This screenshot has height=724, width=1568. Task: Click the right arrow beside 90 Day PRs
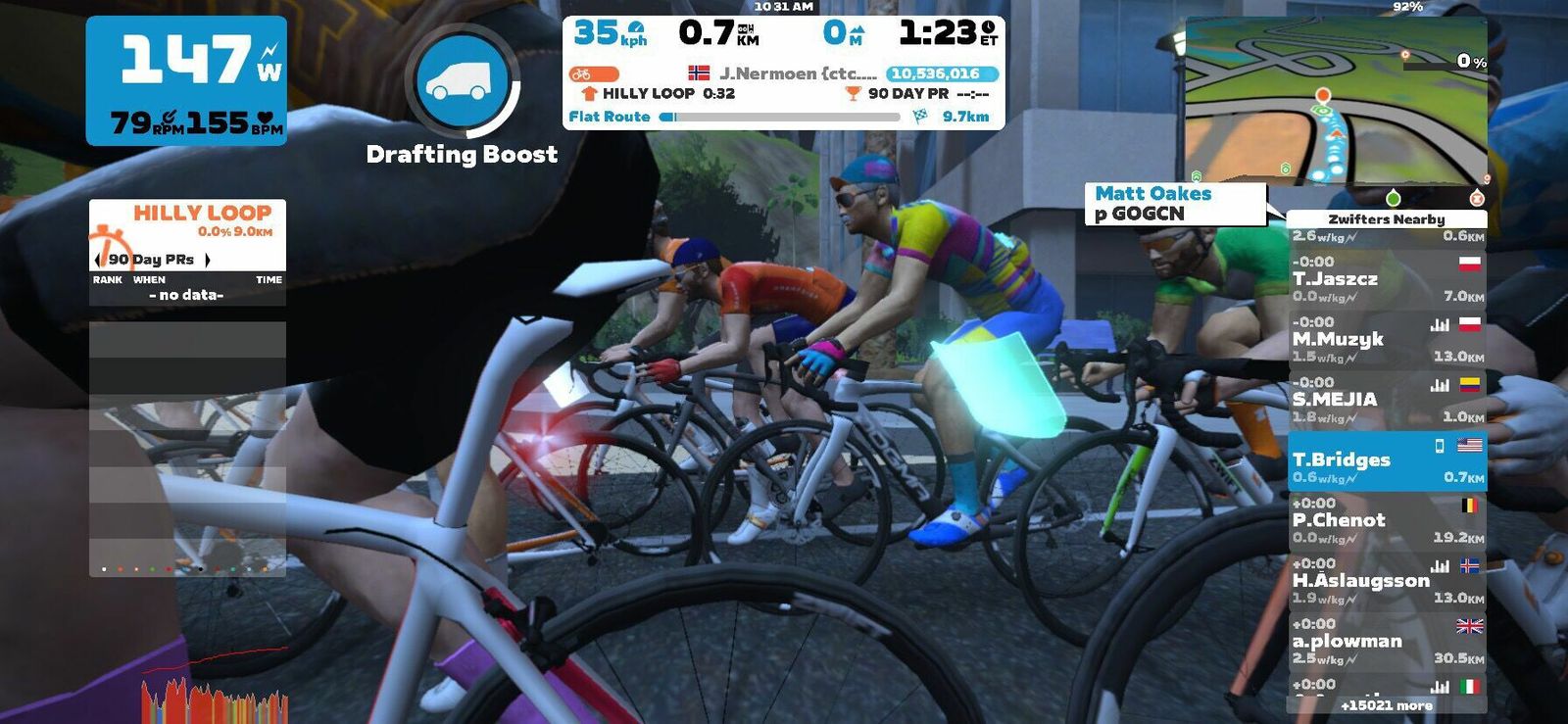pyautogui.click(x=207, y=260)
